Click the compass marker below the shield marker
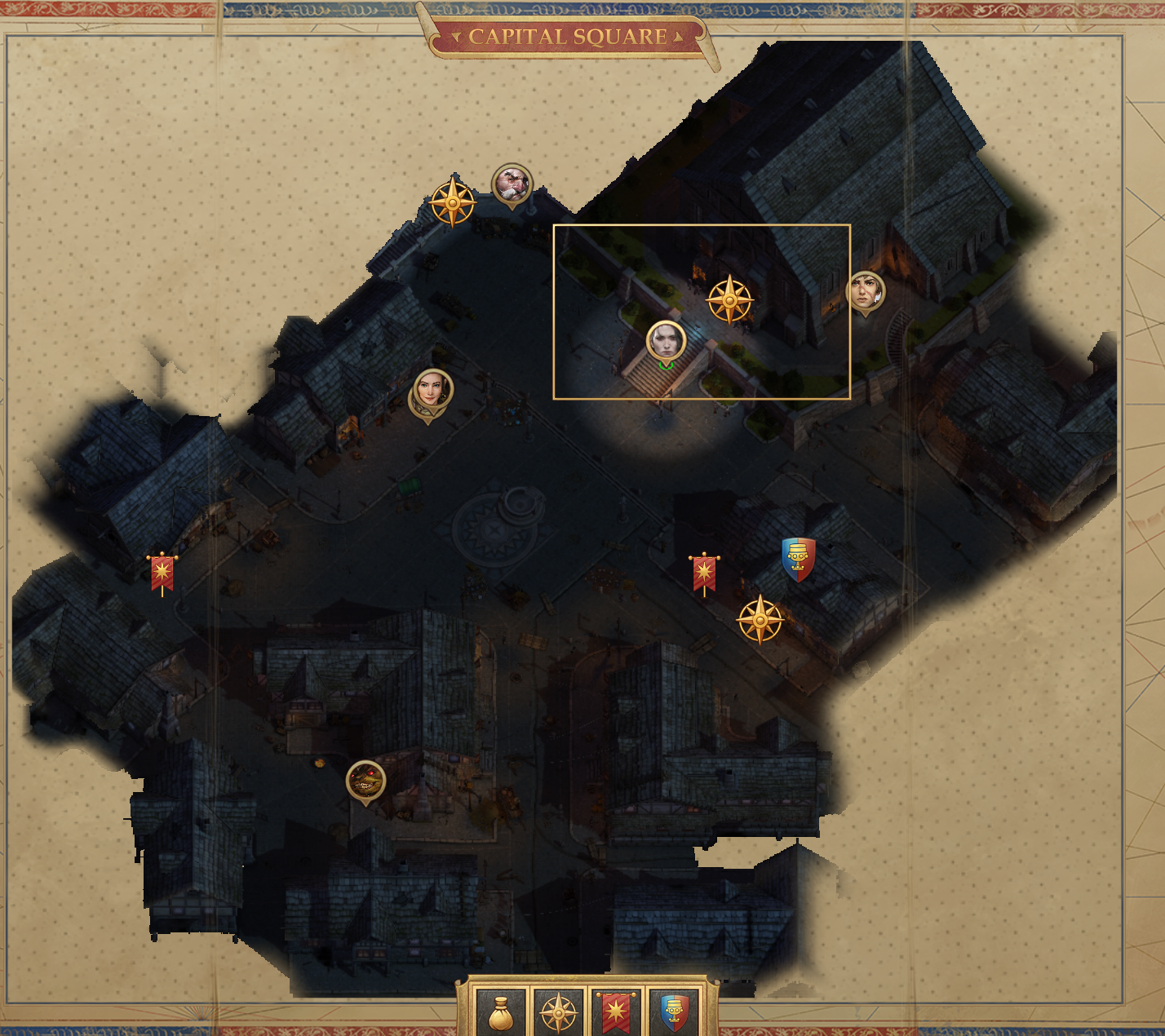 760,620
